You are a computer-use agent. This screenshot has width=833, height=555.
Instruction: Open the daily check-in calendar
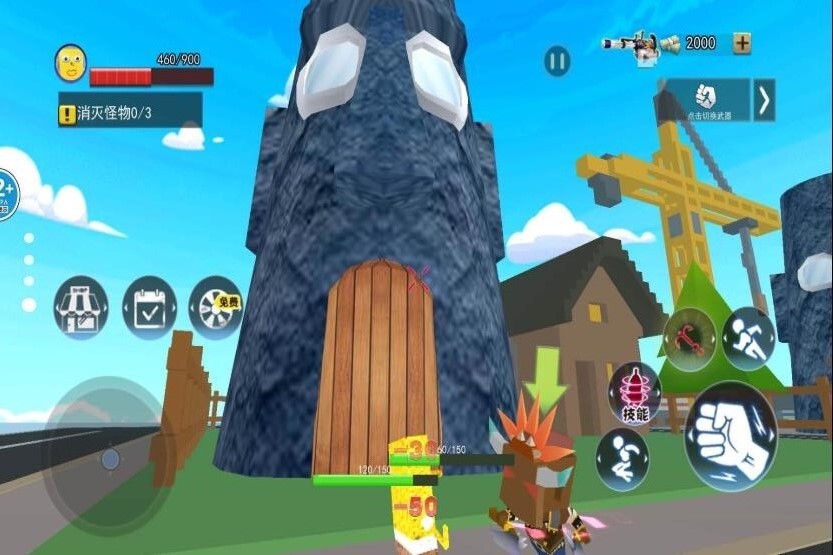pos(149,308)
